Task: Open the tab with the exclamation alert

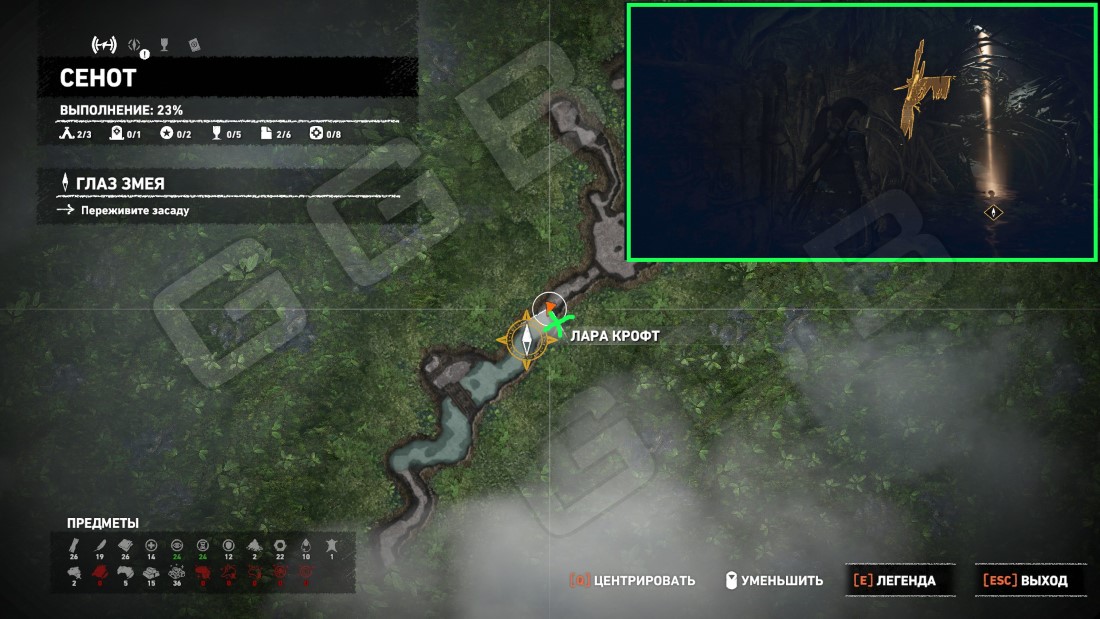Action: (x=135, y=45)
